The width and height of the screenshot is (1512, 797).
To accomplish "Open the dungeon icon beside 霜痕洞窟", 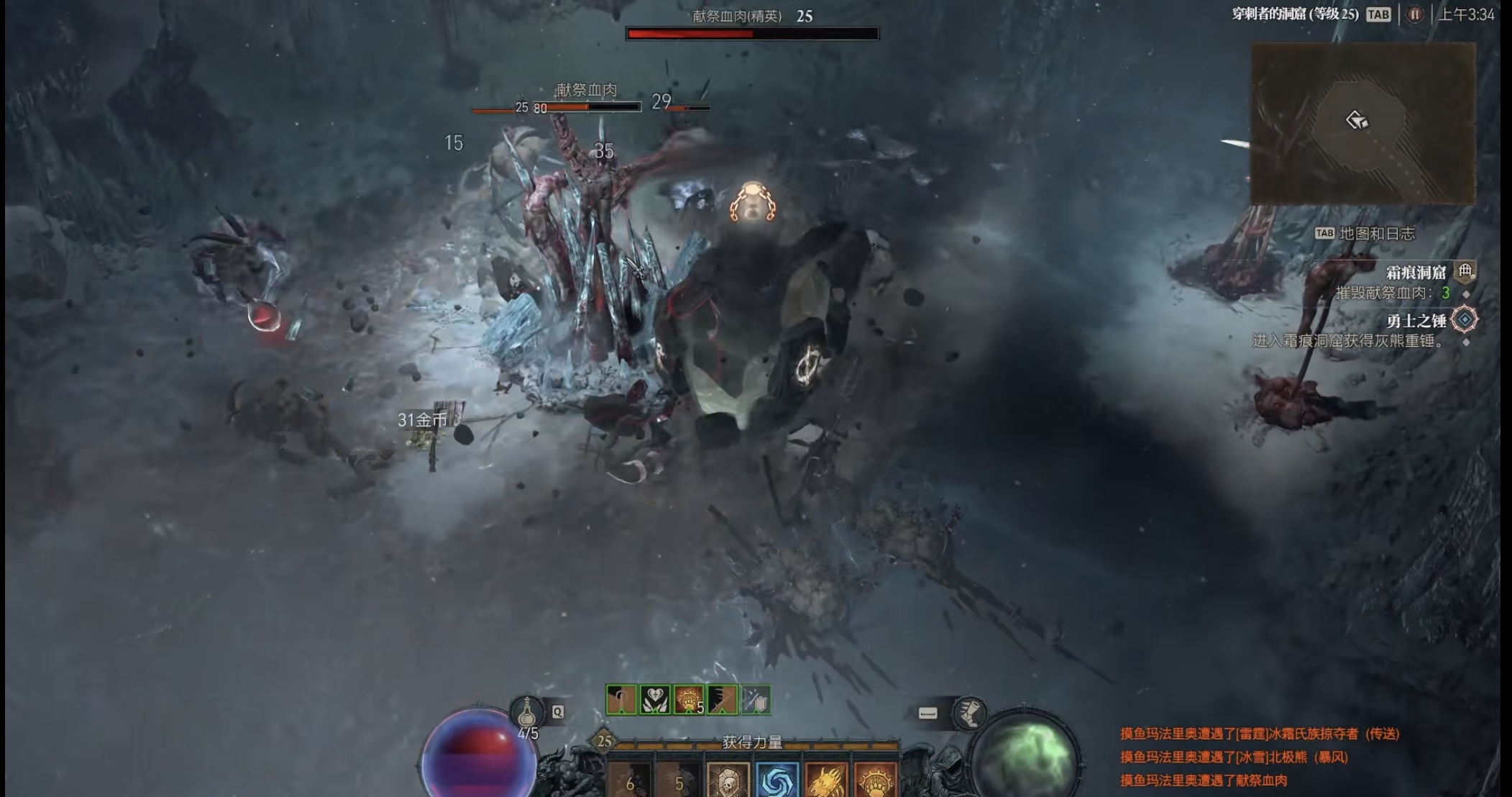I will 1464,272.
